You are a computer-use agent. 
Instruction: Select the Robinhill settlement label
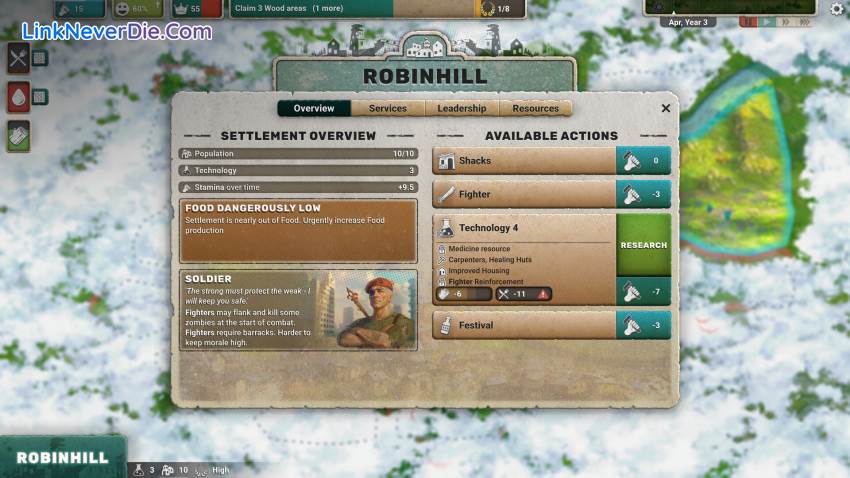pyautogui.click(x=62, y=458)
